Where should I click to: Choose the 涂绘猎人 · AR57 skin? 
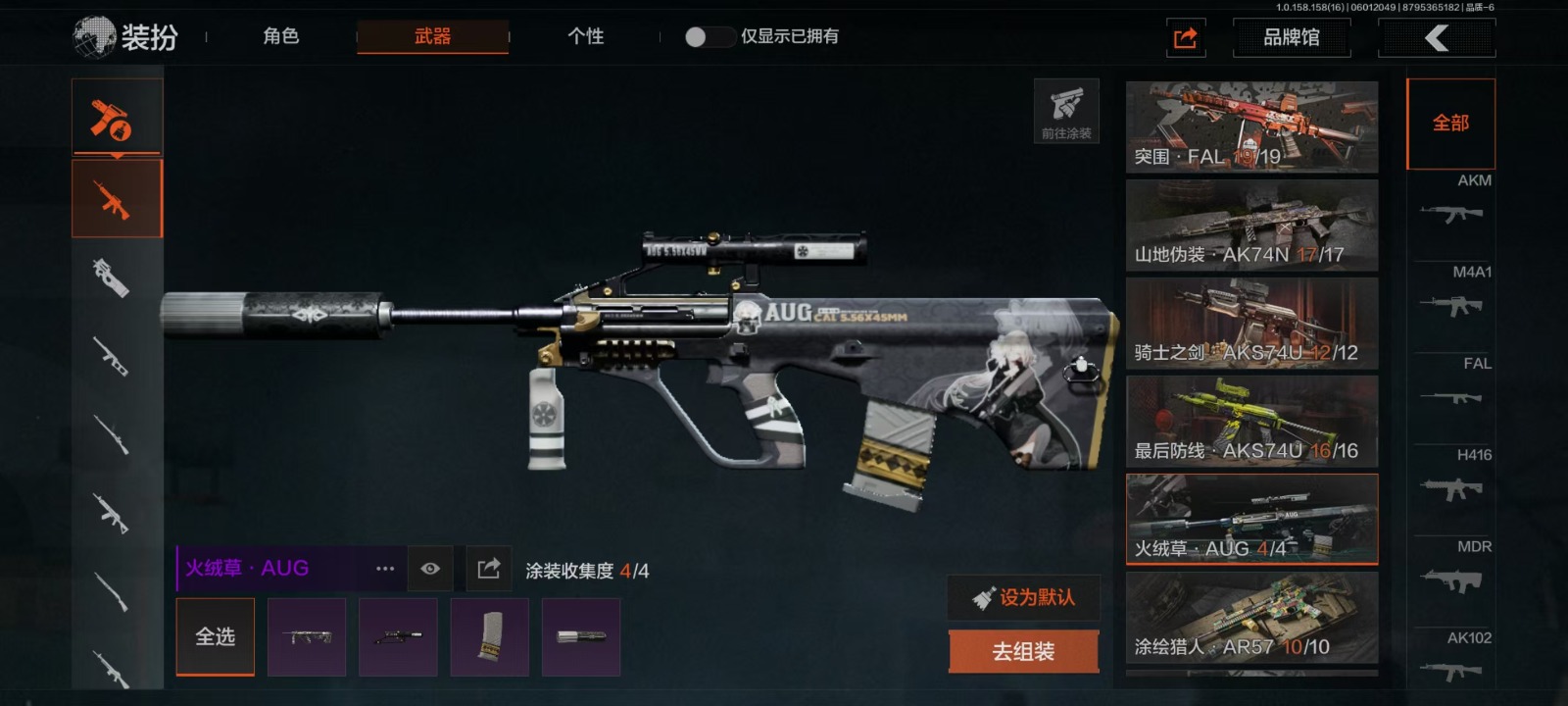pyautogui.click(x=1251, y=618)
